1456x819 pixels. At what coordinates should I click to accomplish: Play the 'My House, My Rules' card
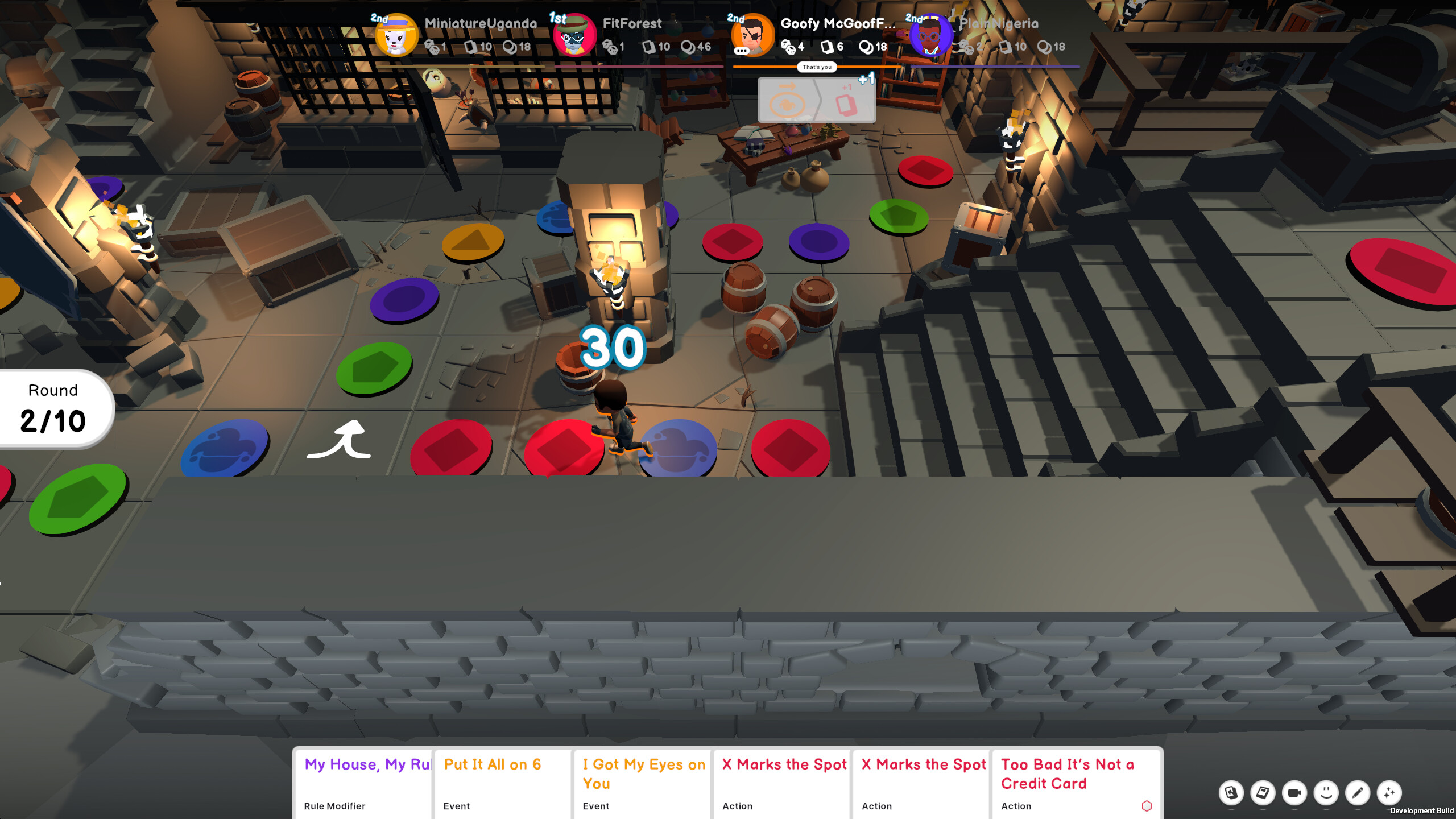(363, 785)
